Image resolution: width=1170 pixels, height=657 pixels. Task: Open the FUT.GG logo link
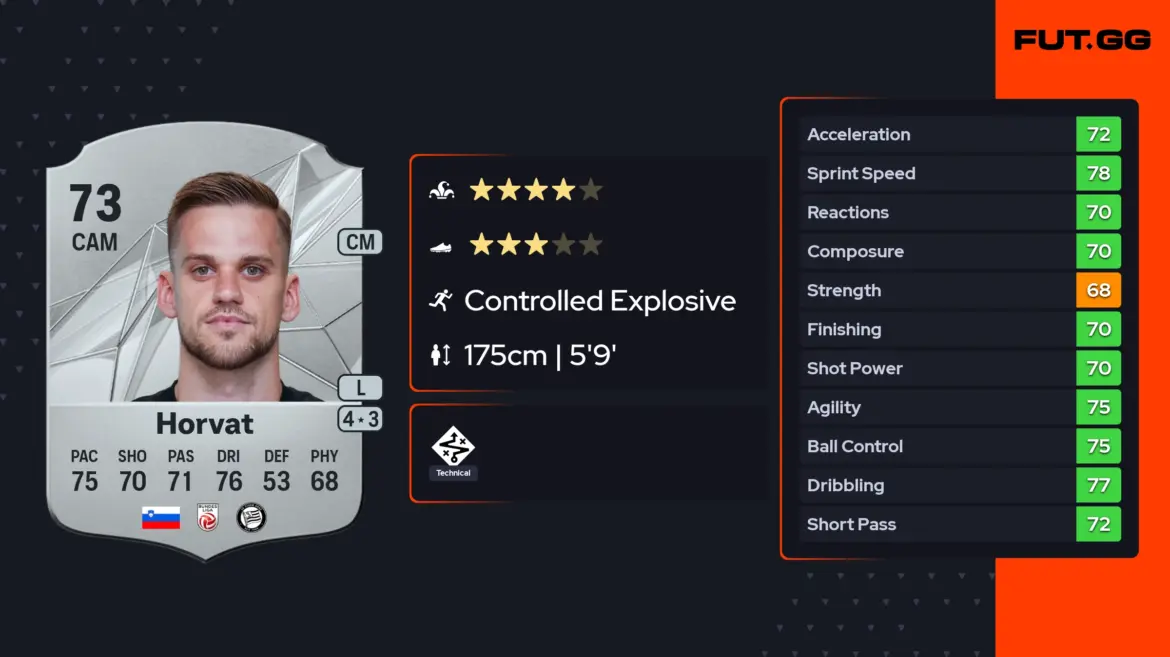point(1082,40)
